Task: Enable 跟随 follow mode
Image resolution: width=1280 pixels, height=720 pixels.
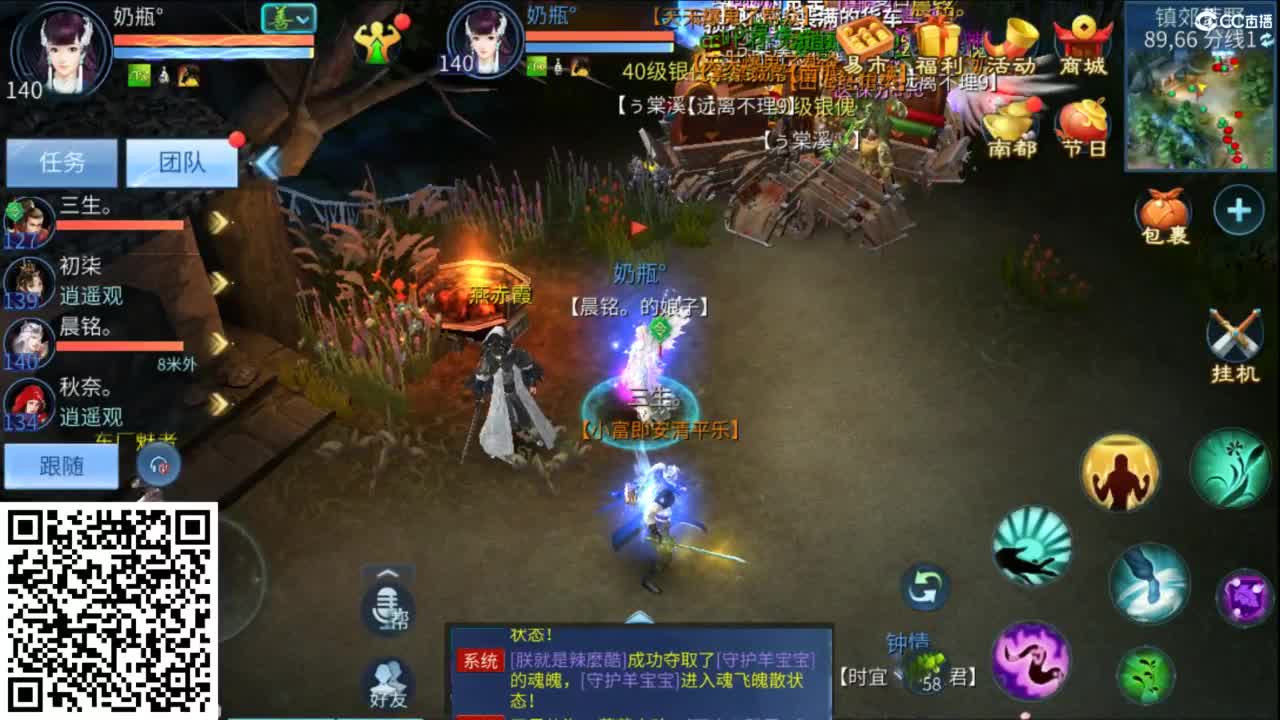Action: point(62,466)
